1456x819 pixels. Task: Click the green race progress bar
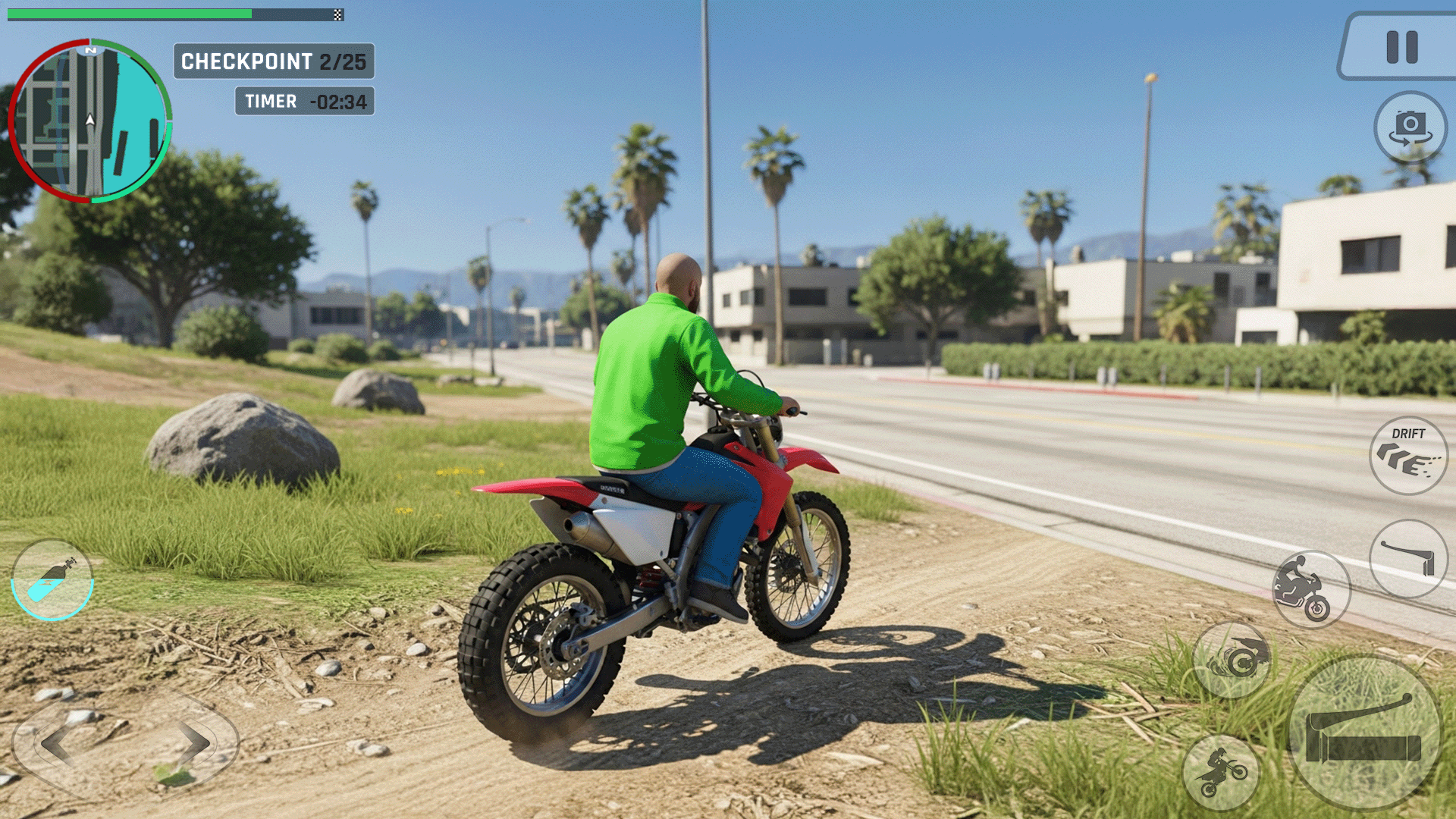tap(129, 12)
